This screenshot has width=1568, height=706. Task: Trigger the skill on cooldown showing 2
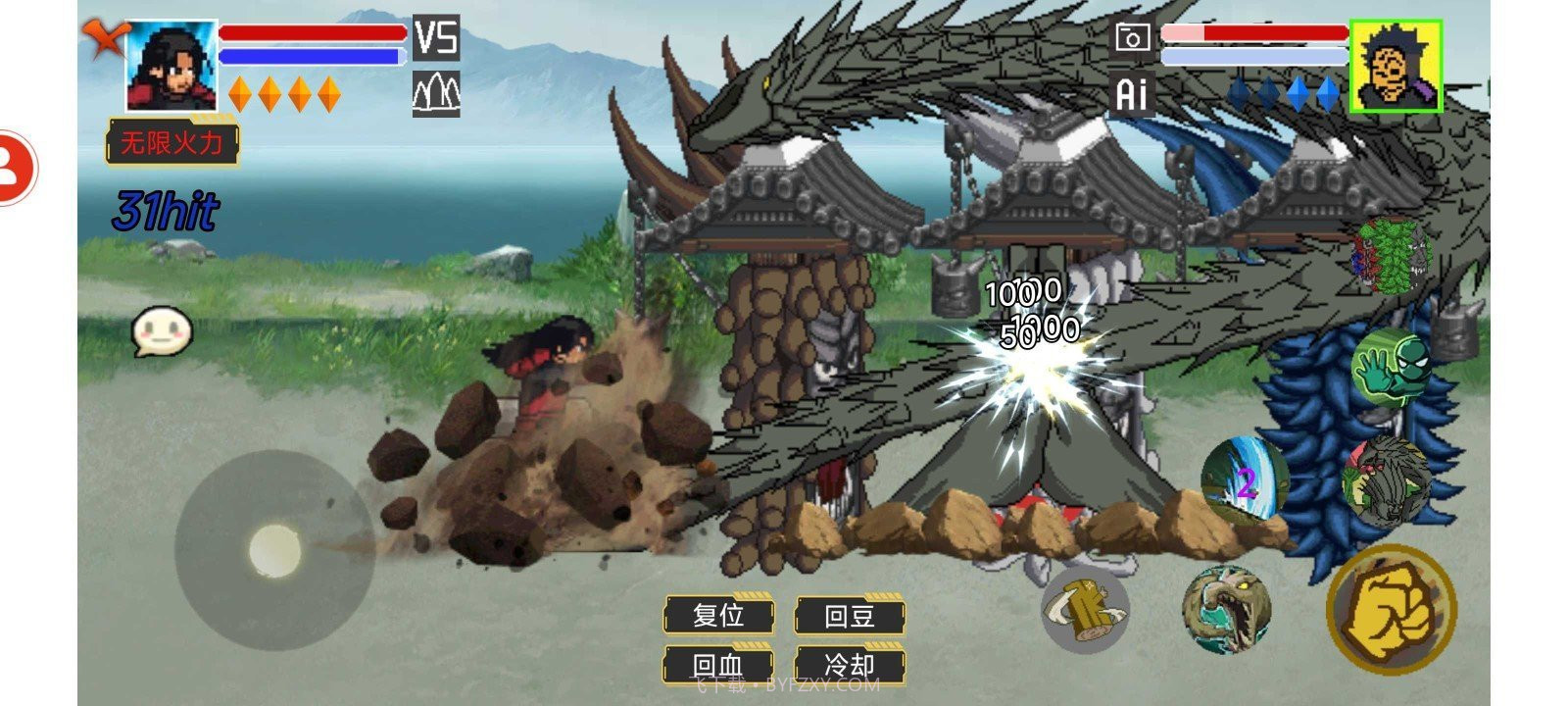pos(1245,481)
